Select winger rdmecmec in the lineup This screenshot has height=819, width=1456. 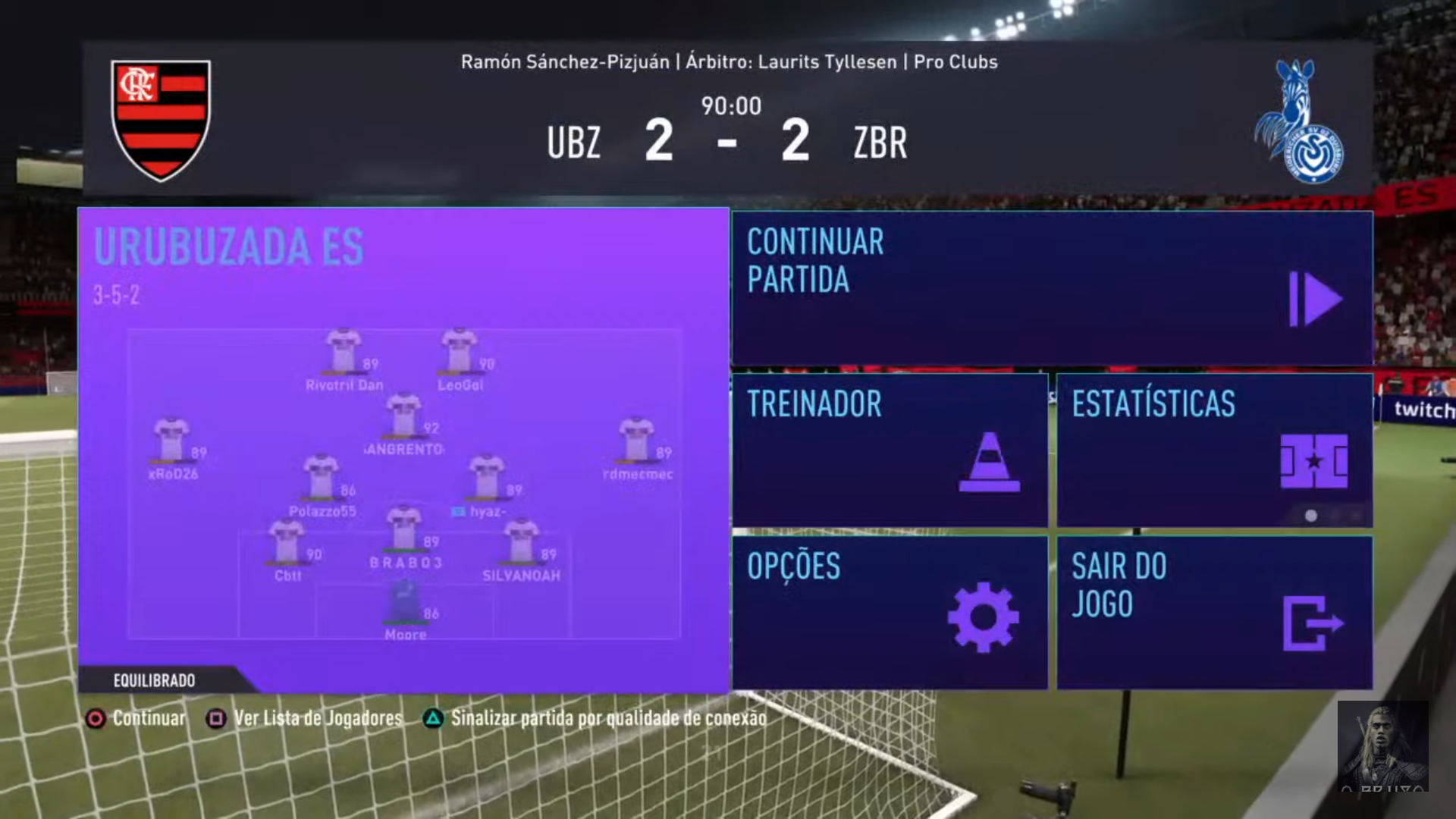637,441
